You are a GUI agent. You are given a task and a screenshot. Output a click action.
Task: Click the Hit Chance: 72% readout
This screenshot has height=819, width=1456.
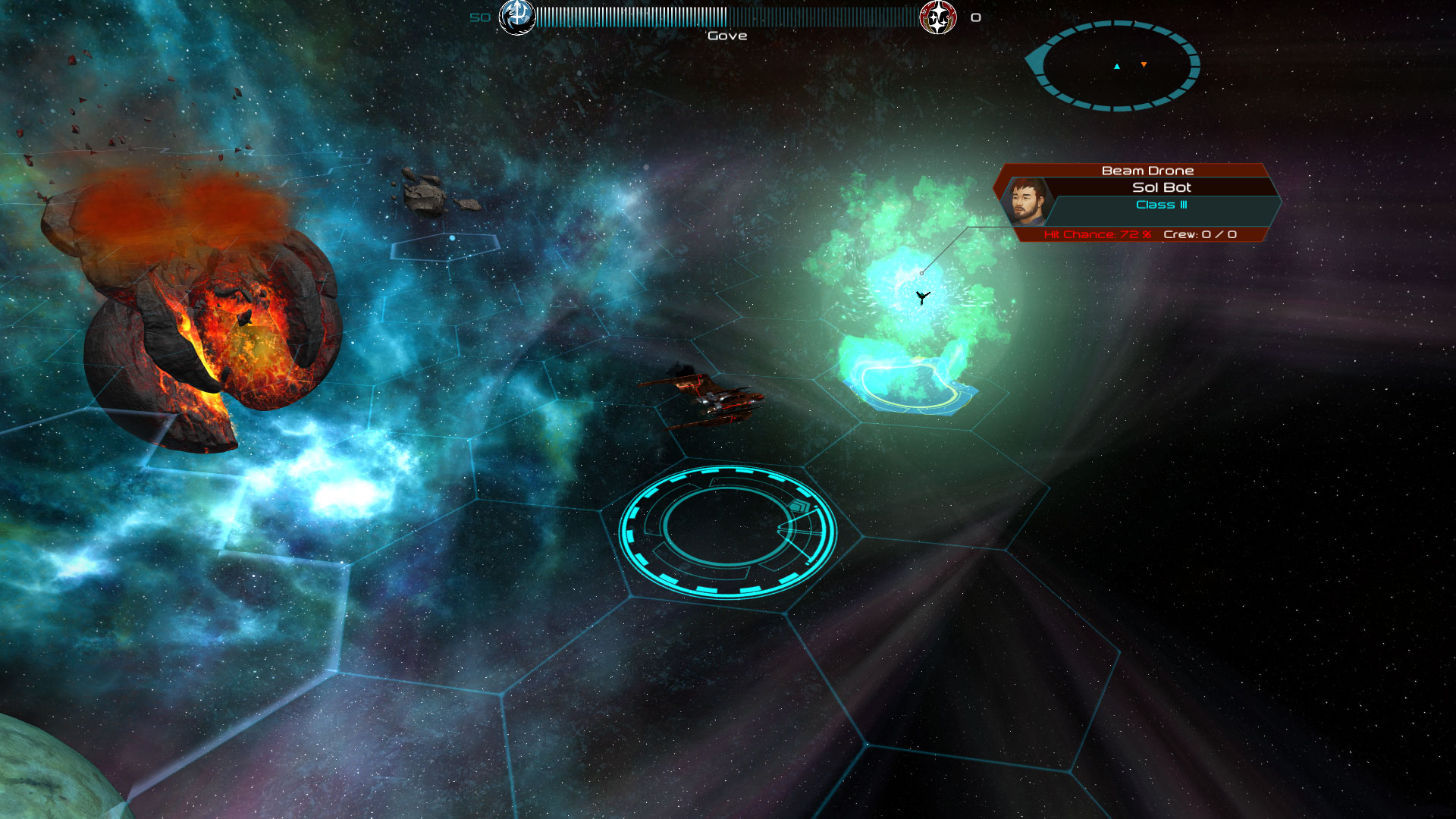pos(1098,235)
